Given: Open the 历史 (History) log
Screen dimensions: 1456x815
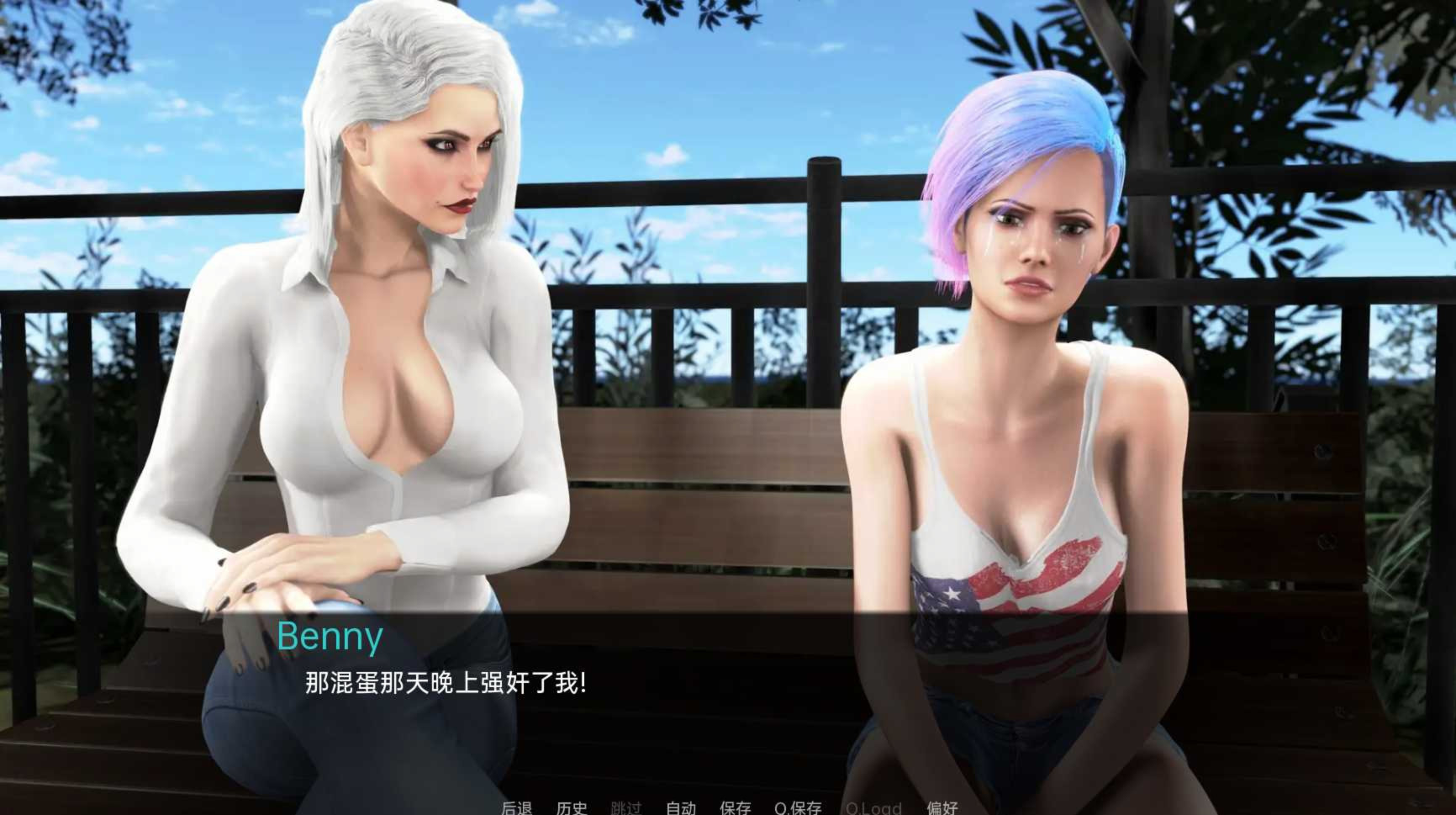Looking at the screenshot, I should (572, 807).
